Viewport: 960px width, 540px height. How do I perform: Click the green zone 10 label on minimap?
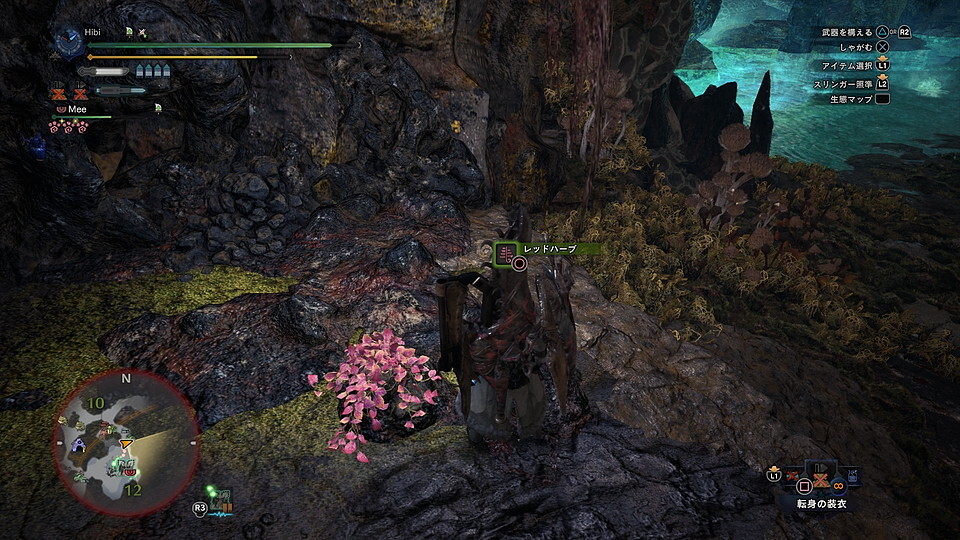96,403
